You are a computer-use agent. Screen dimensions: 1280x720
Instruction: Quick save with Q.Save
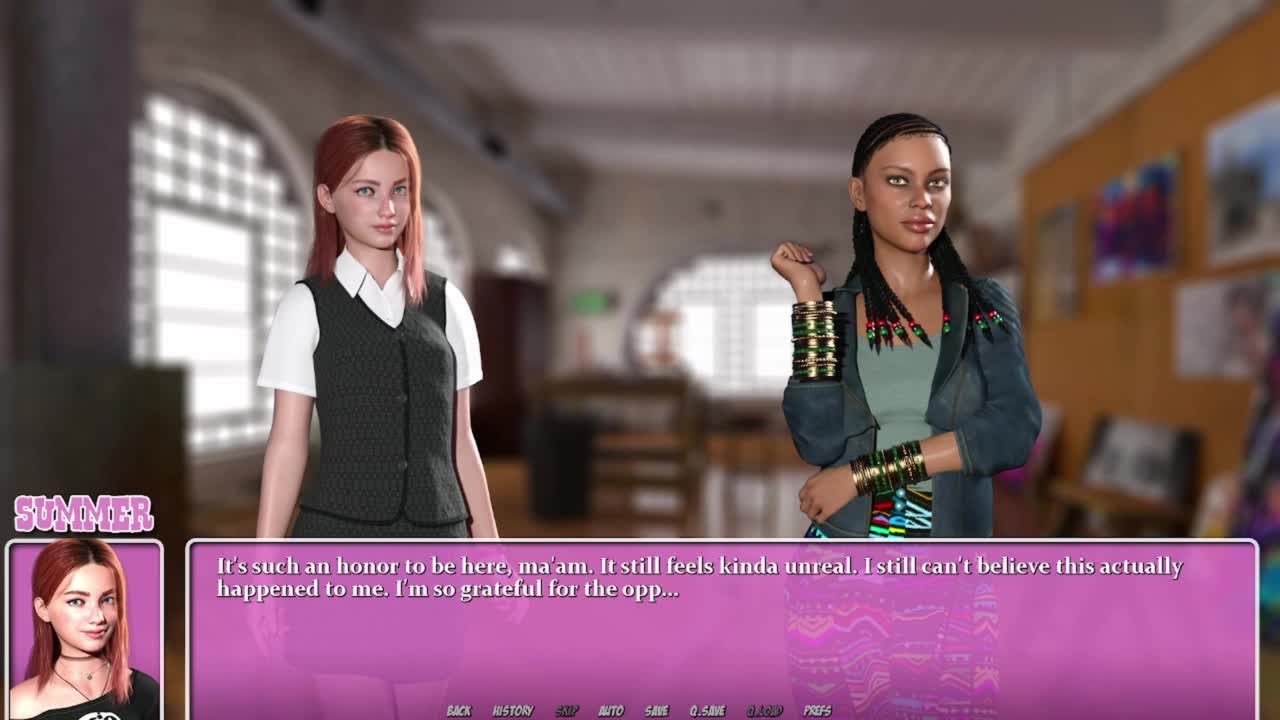[x=707, y=711]
